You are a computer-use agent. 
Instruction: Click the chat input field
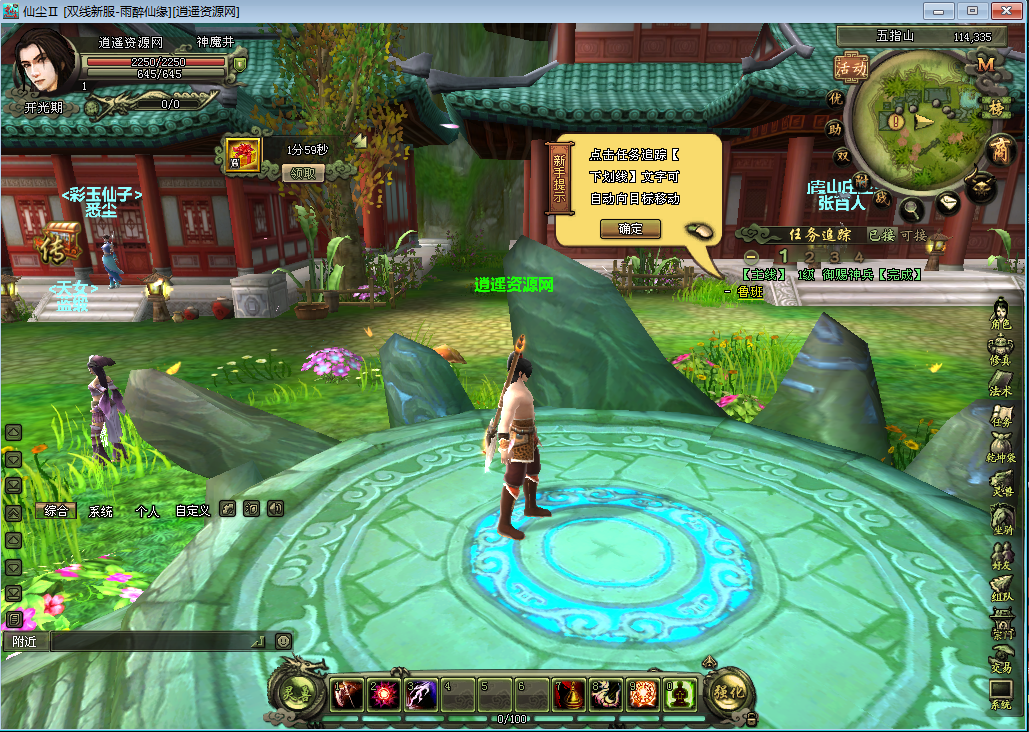155,641
